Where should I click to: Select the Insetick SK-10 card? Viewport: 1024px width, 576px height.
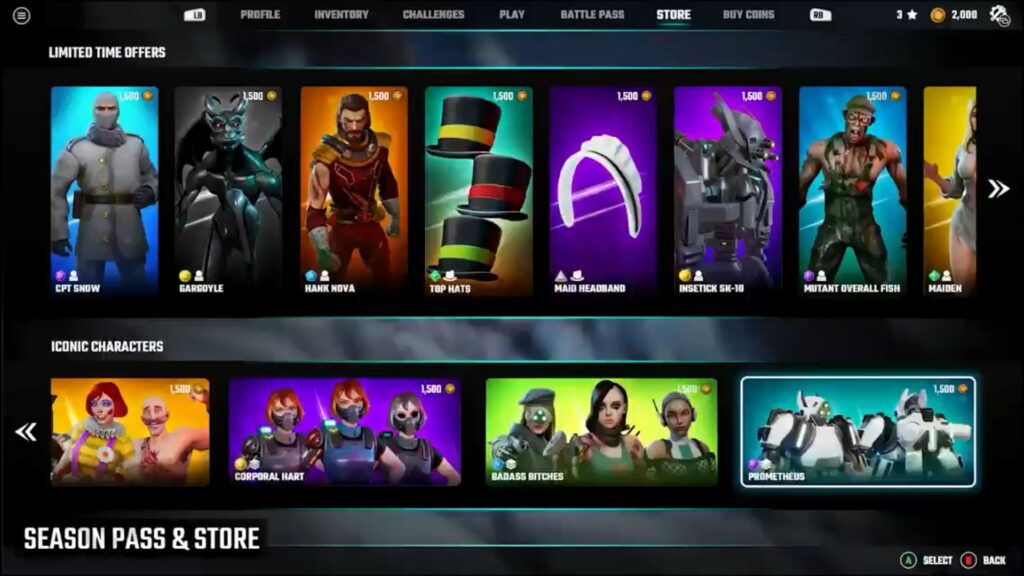[x=727, y=191]
